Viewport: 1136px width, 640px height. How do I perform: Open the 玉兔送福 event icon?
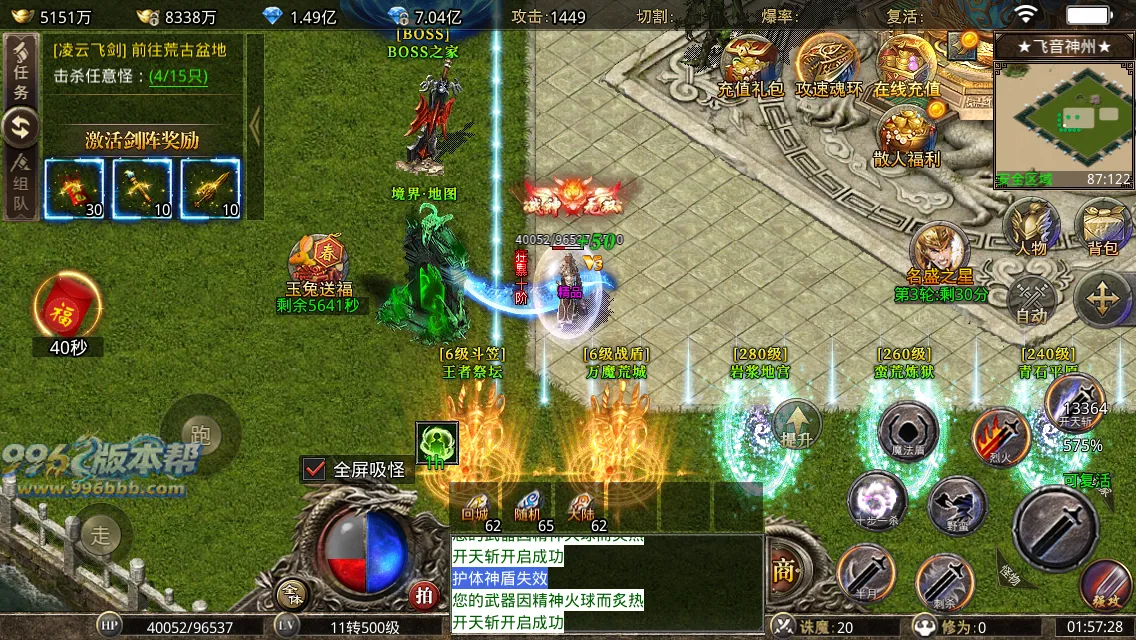pyautogui.click(x=317, y=262)
